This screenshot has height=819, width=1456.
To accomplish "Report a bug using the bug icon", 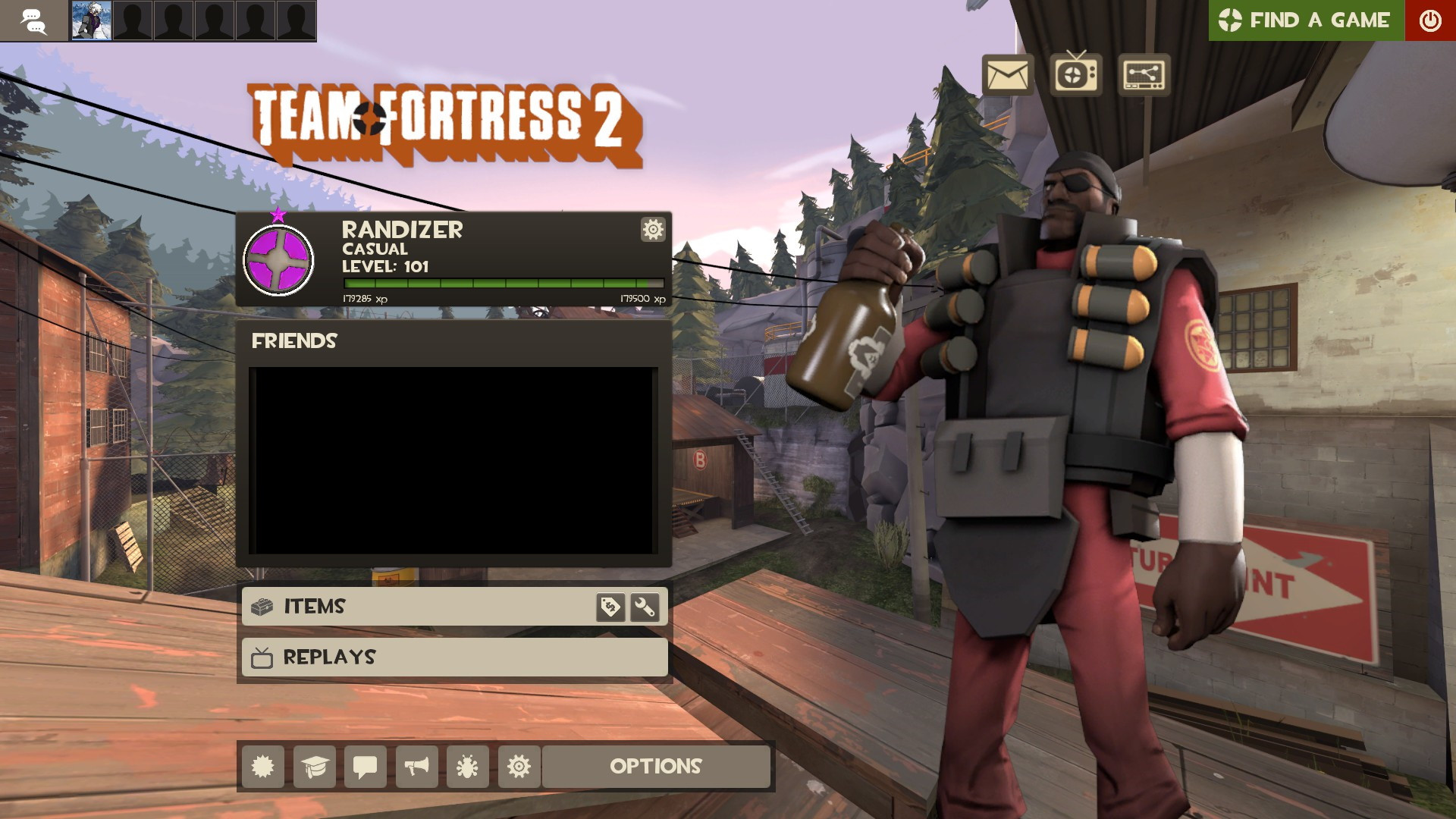I will pos(467,767).
